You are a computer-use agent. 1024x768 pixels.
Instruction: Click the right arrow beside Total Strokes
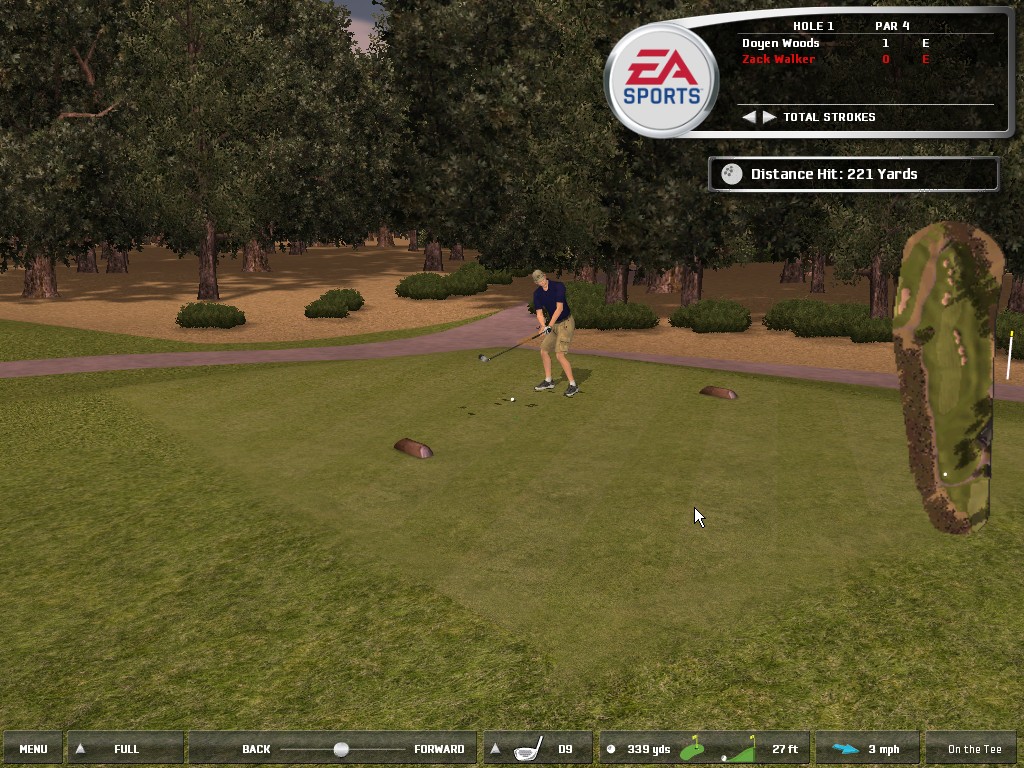tap(769, 117)
